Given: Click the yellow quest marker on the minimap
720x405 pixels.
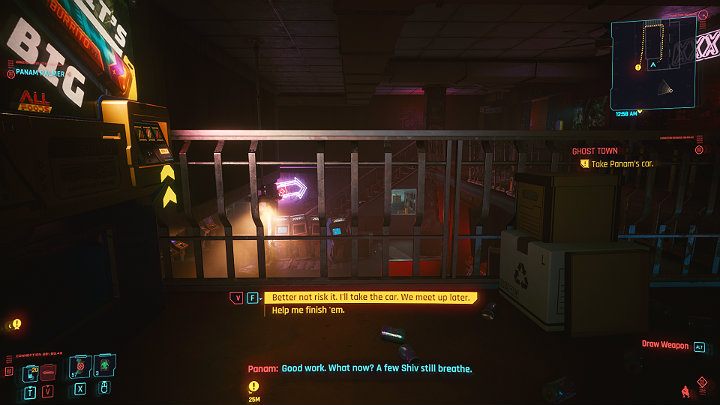Looking at the screenshot, I should (638, 68).
